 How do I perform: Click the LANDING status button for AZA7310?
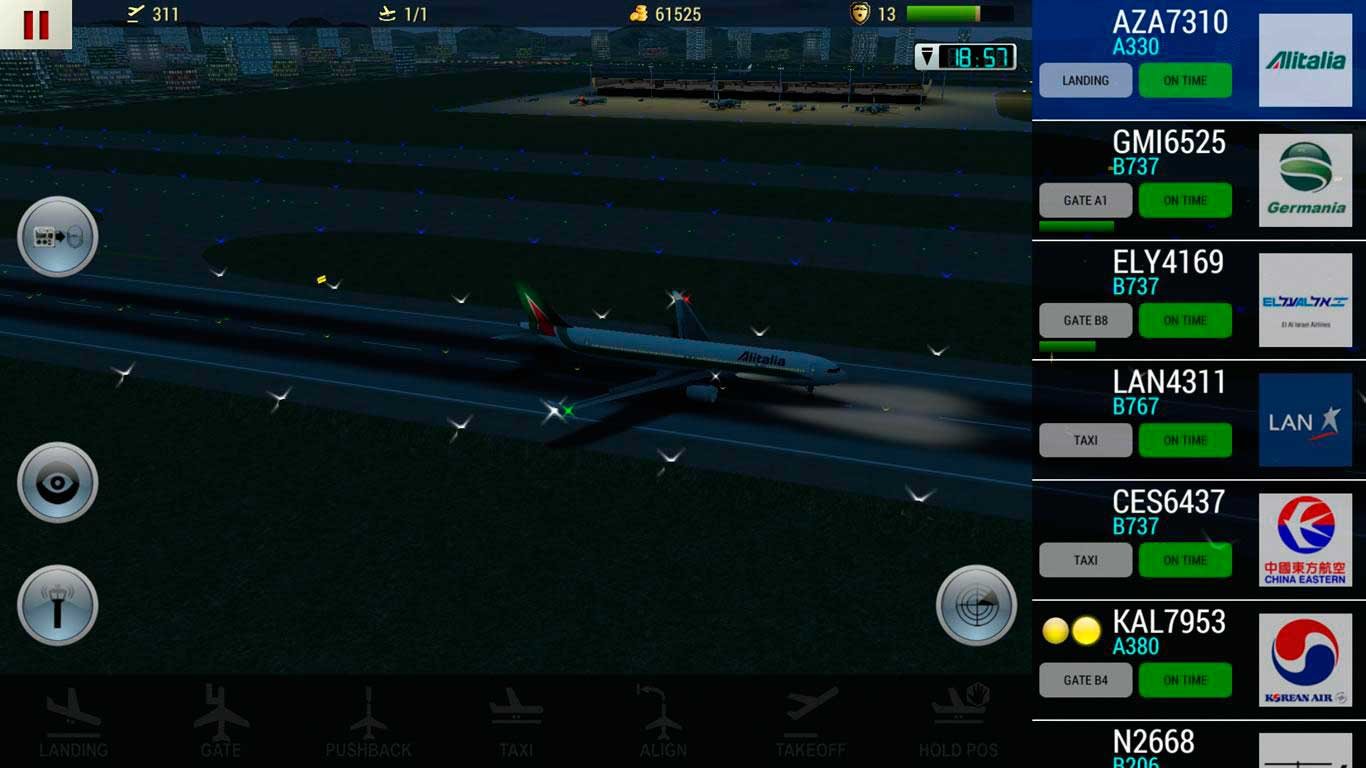tap(1085, 81)
